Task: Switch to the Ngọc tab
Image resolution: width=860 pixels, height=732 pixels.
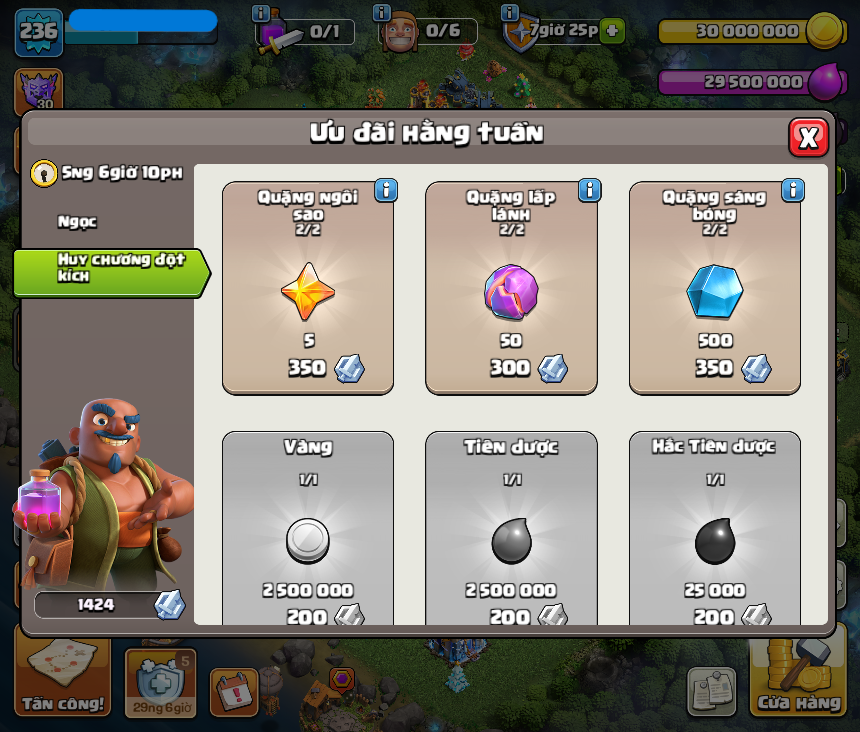Action: [78, 222]
